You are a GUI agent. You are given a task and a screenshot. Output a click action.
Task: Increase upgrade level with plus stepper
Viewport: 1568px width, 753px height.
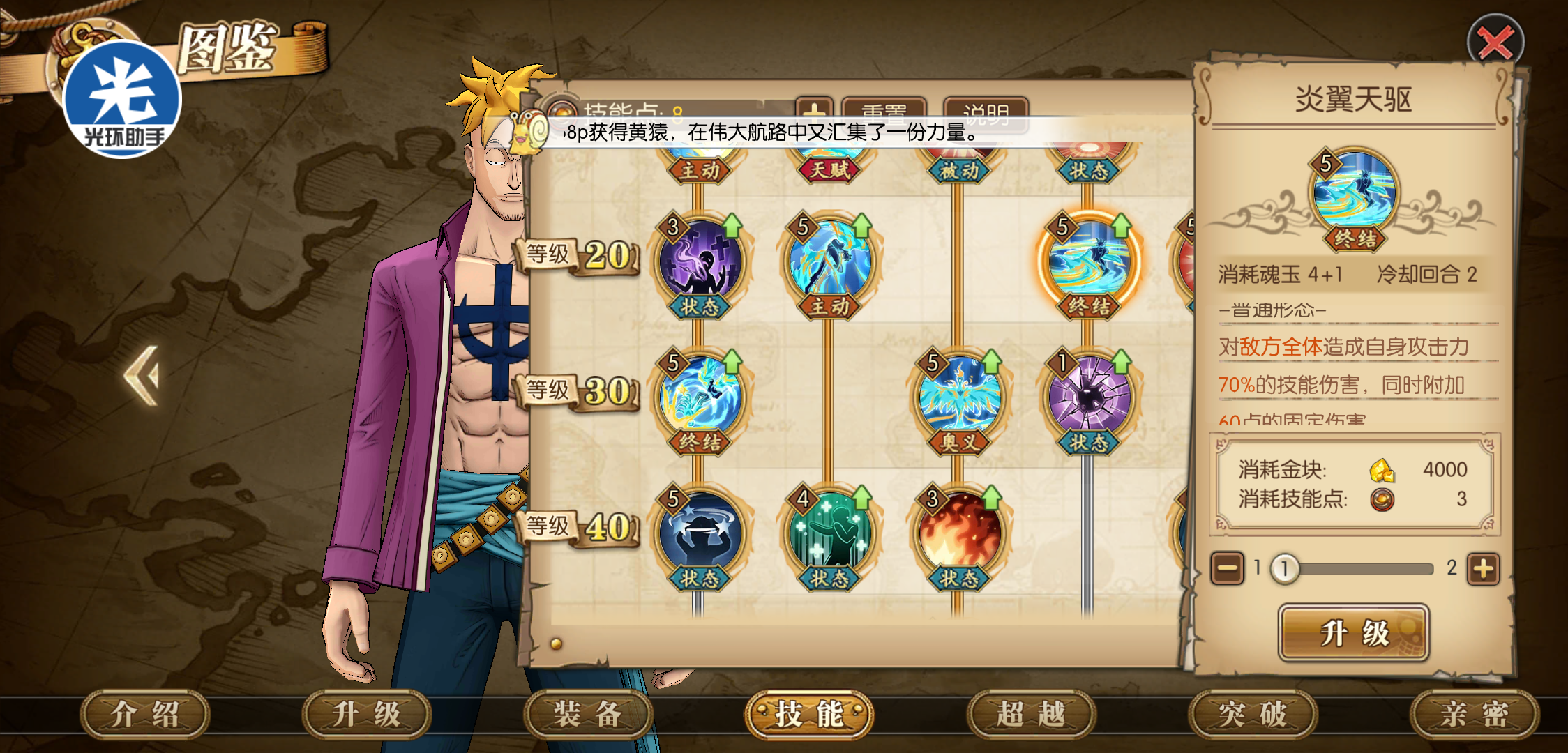coord(1483,569)
